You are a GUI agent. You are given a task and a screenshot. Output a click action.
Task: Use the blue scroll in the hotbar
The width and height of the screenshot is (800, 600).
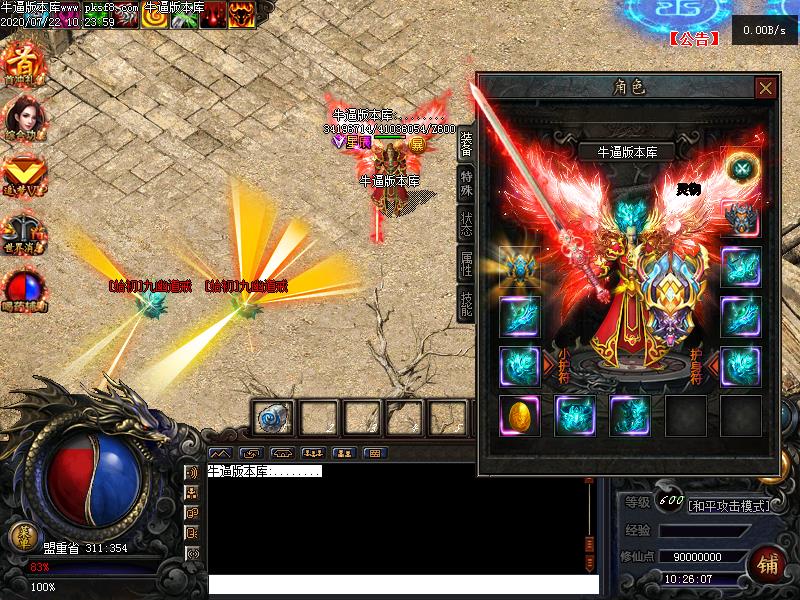pyautogui.click(x=273, y=416)
